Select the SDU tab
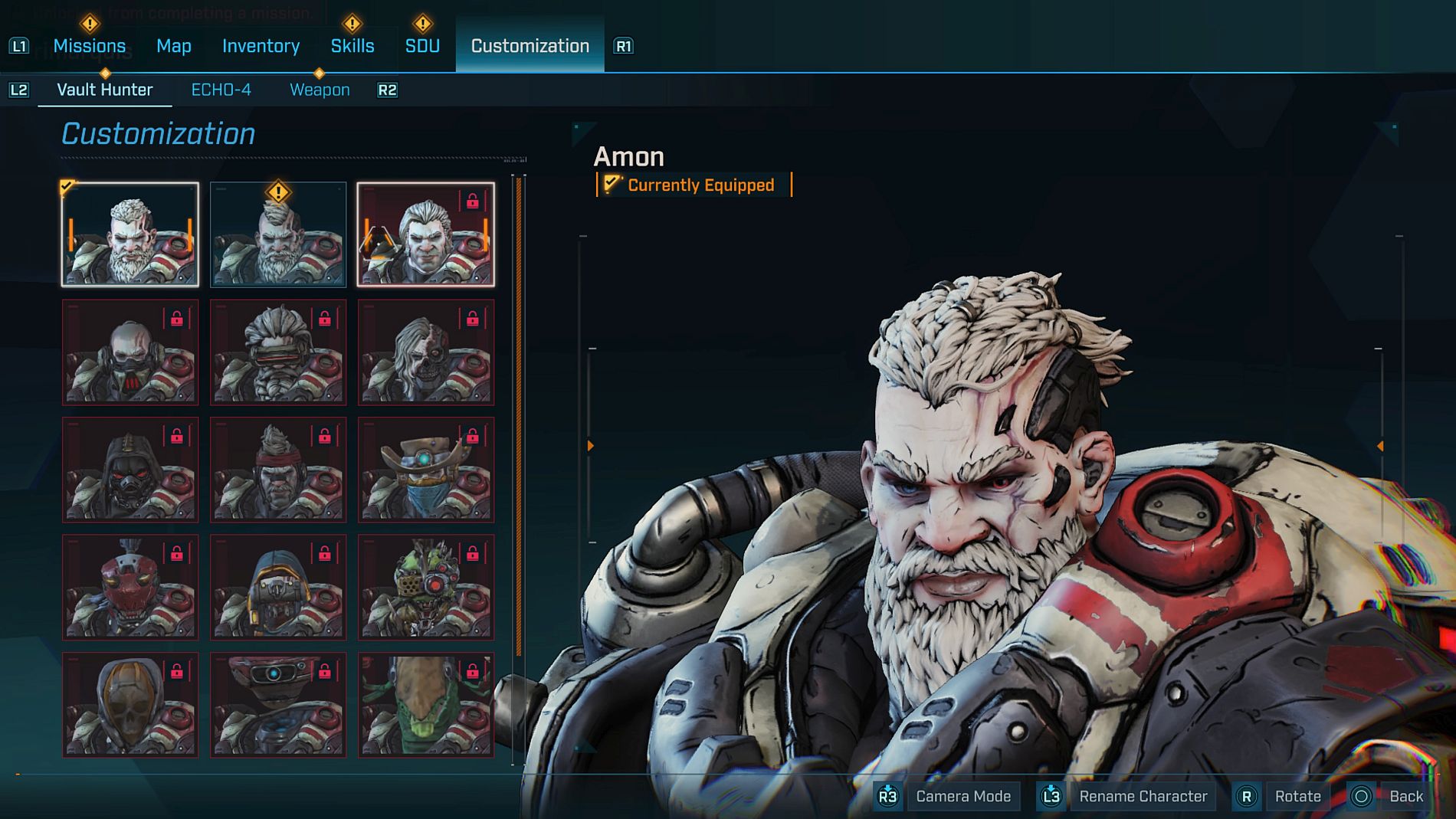Viewport: 1456px width, 819px height. pos(422,46)
